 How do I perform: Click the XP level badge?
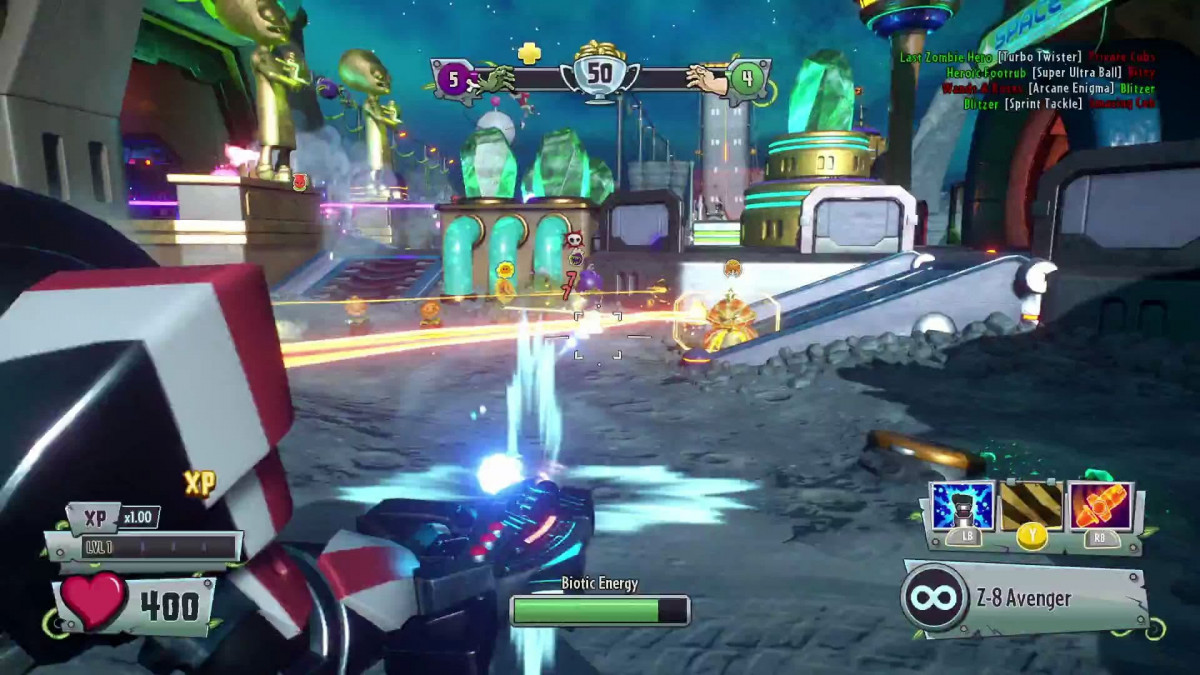pyautogui.click(x=95, y=518)
